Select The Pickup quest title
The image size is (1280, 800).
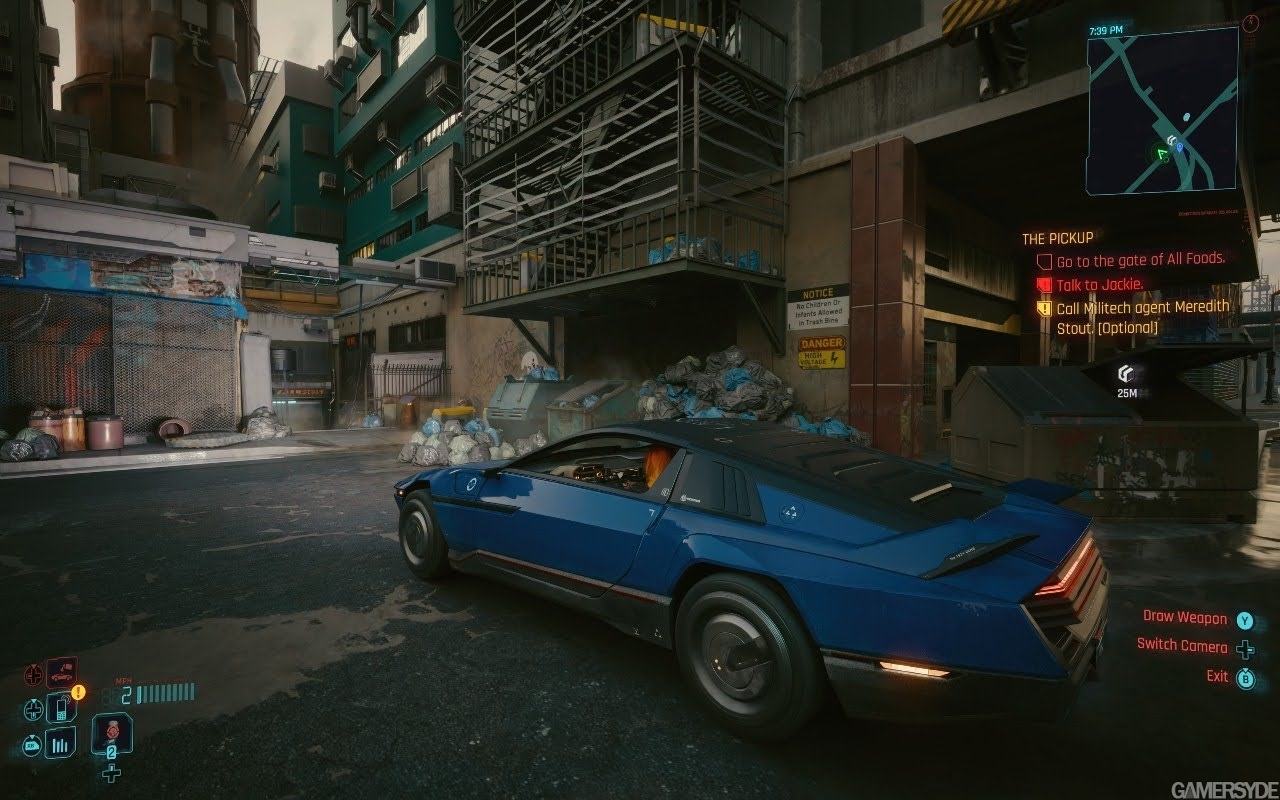click(1057, 238)
